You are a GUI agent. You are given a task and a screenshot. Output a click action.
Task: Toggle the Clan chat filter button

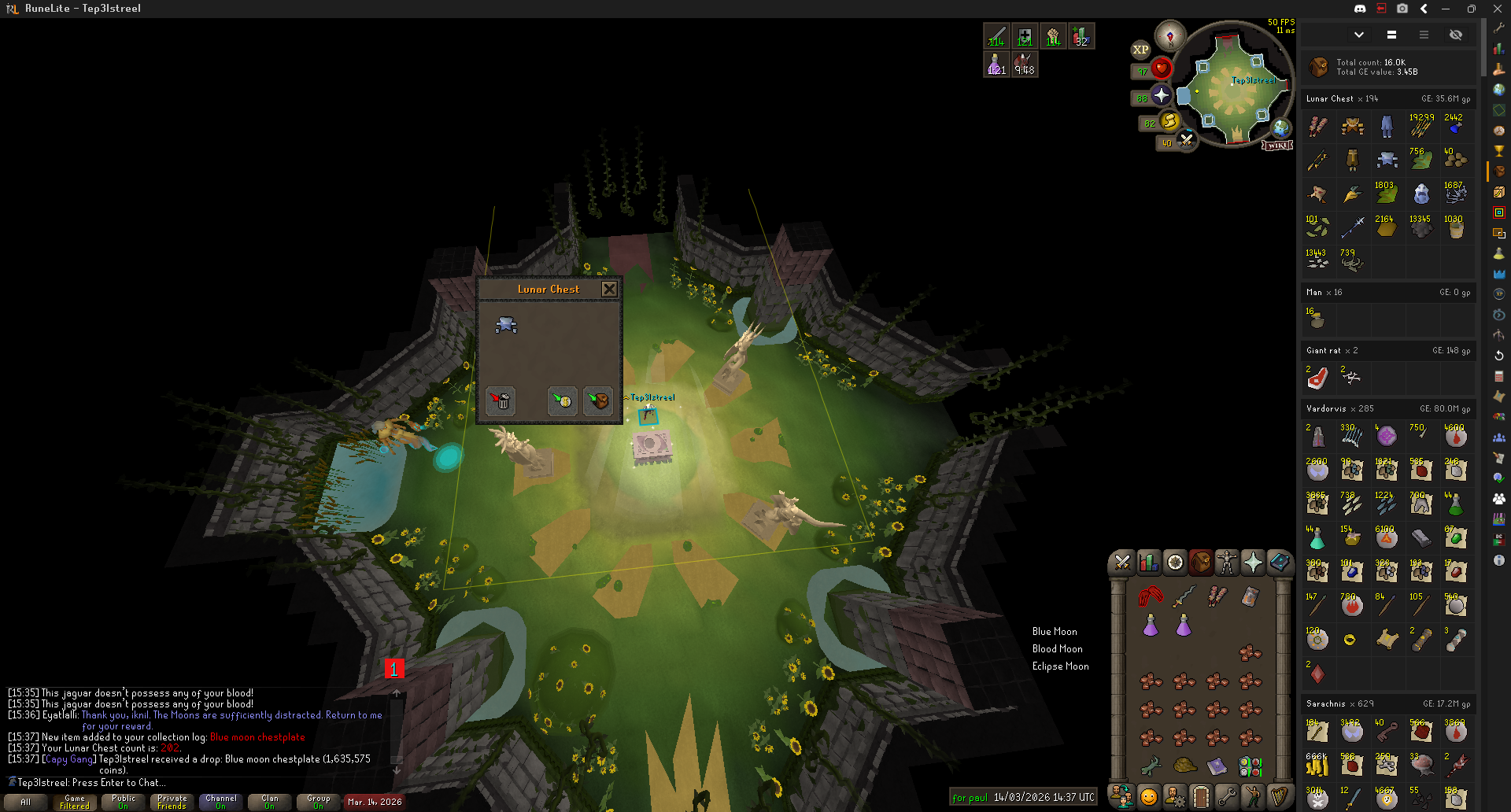270,802
